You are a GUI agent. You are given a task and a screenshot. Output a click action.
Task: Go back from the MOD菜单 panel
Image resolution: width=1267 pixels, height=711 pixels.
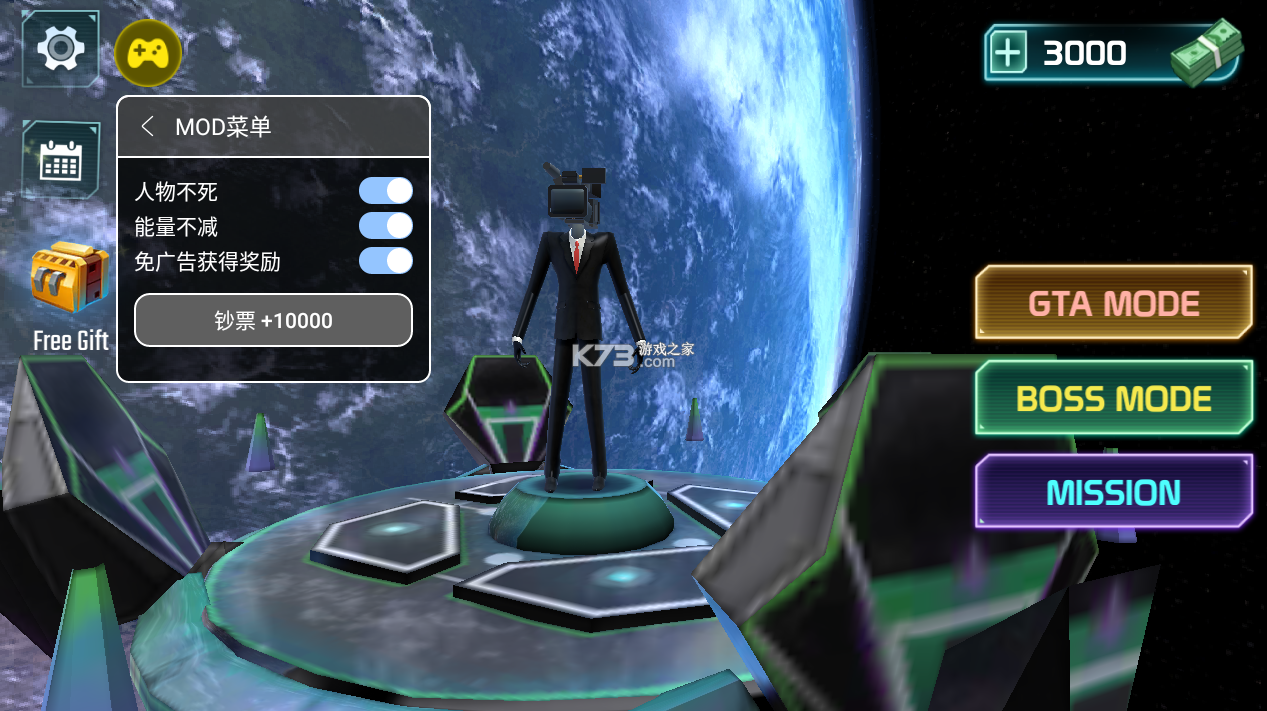click(x=148, y=127)
